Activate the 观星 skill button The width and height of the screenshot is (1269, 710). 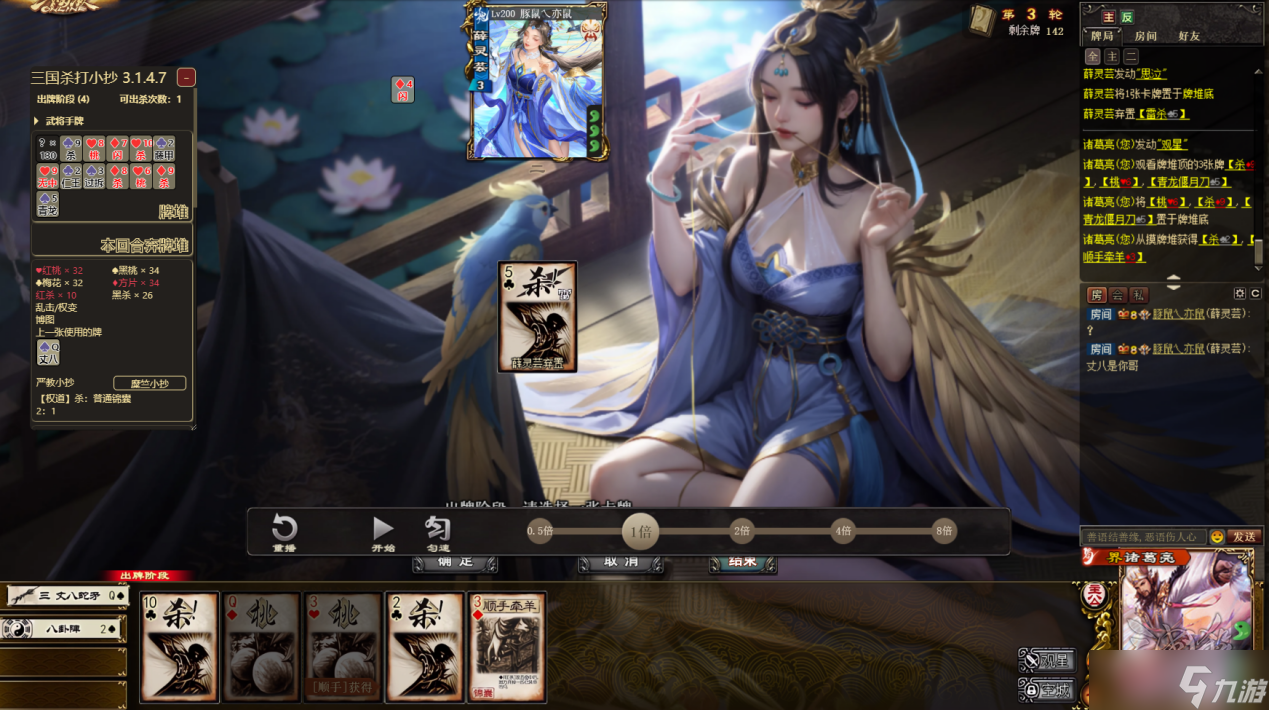click(x=1047, y=660)
